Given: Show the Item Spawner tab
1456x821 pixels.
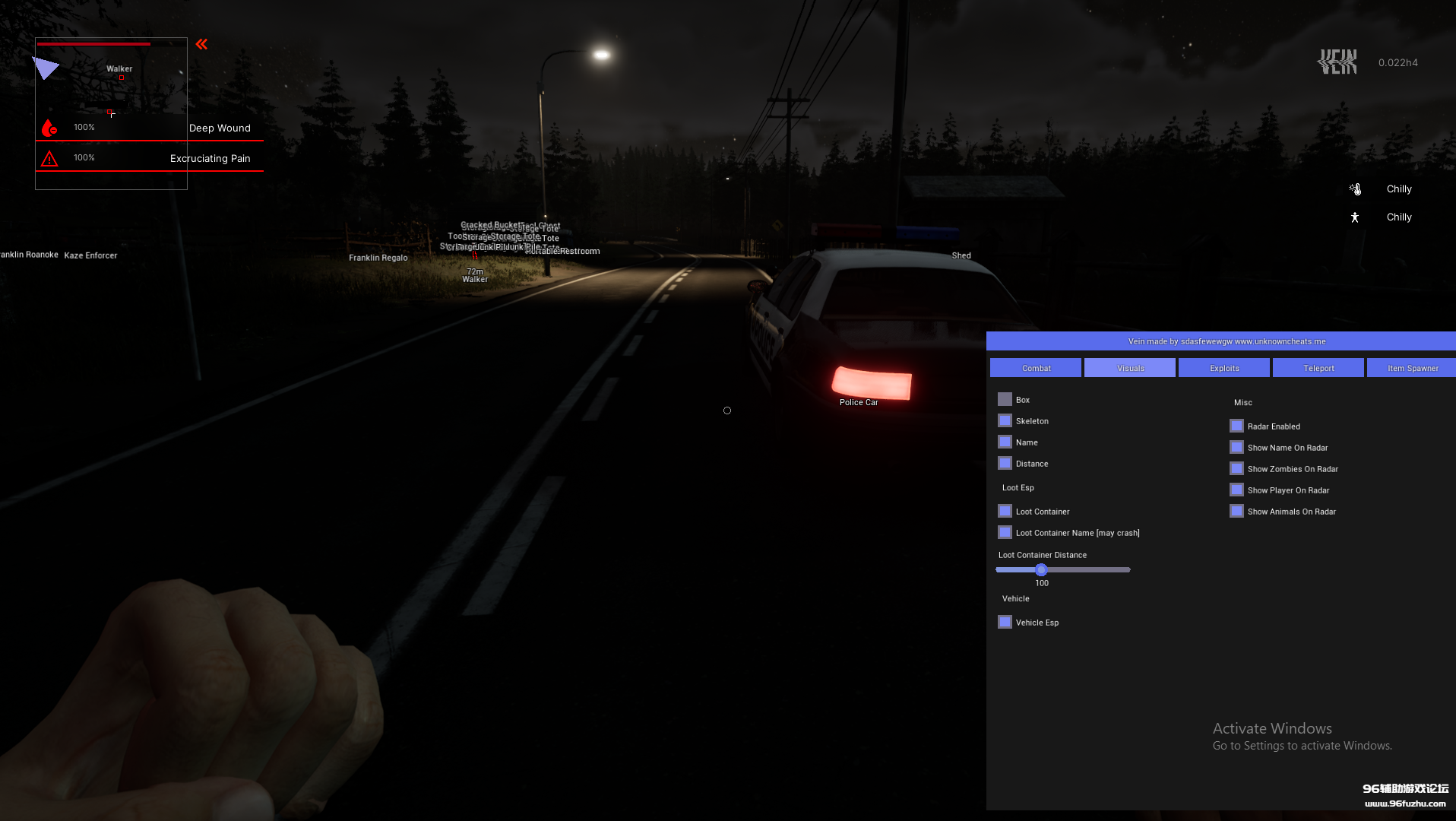Looking at the screenshot, I should [x=1412, y=368].
